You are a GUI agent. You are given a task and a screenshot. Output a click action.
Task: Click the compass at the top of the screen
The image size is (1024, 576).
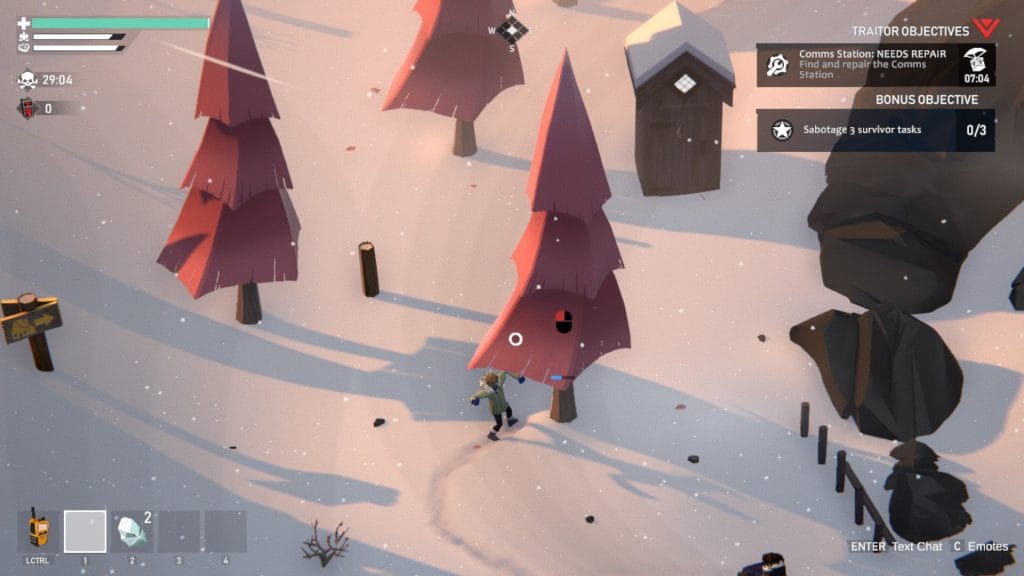(x=512, y=29)
